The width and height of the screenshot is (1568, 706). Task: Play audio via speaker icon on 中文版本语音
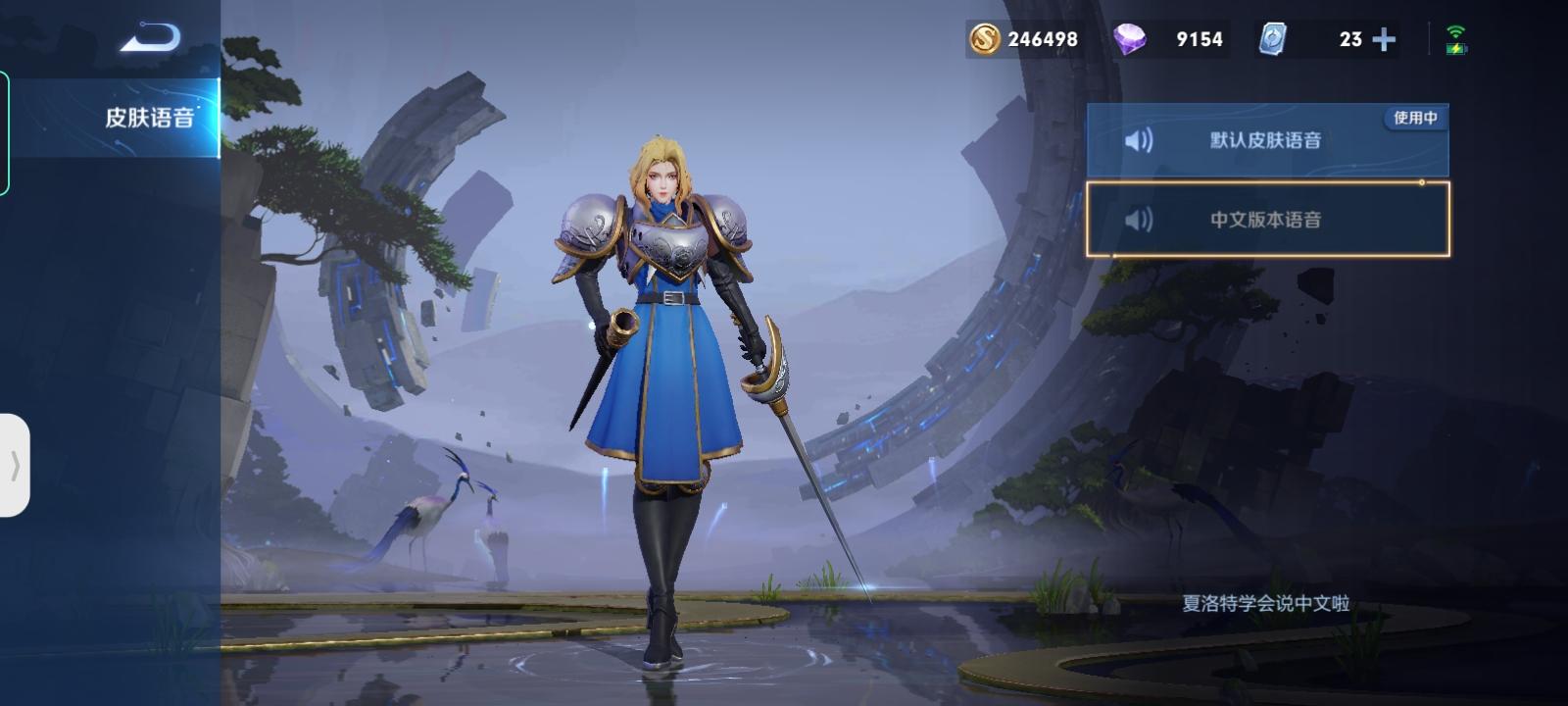click(x=1139, y=218)
